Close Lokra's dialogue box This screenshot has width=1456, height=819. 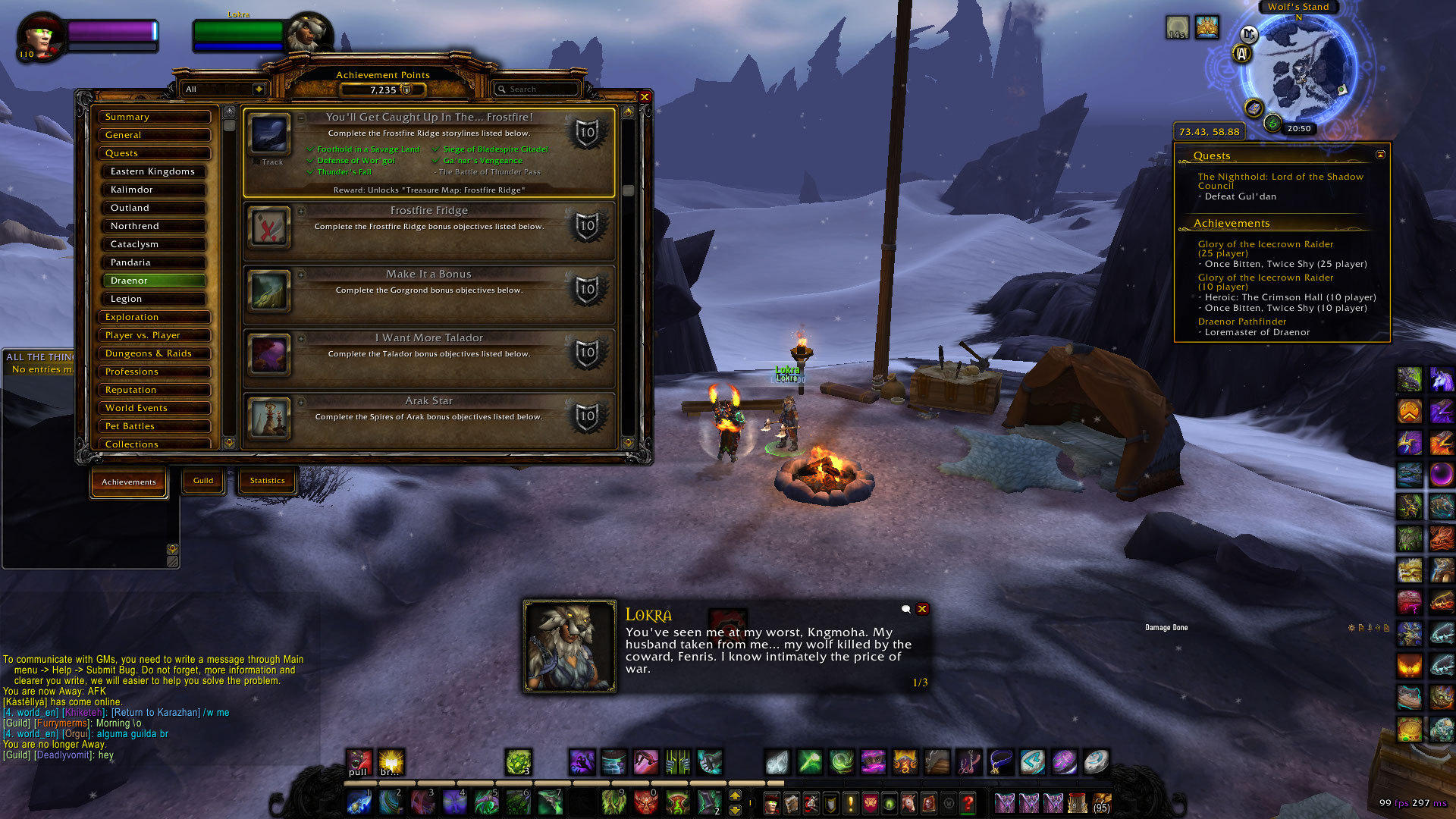[922, 609]
